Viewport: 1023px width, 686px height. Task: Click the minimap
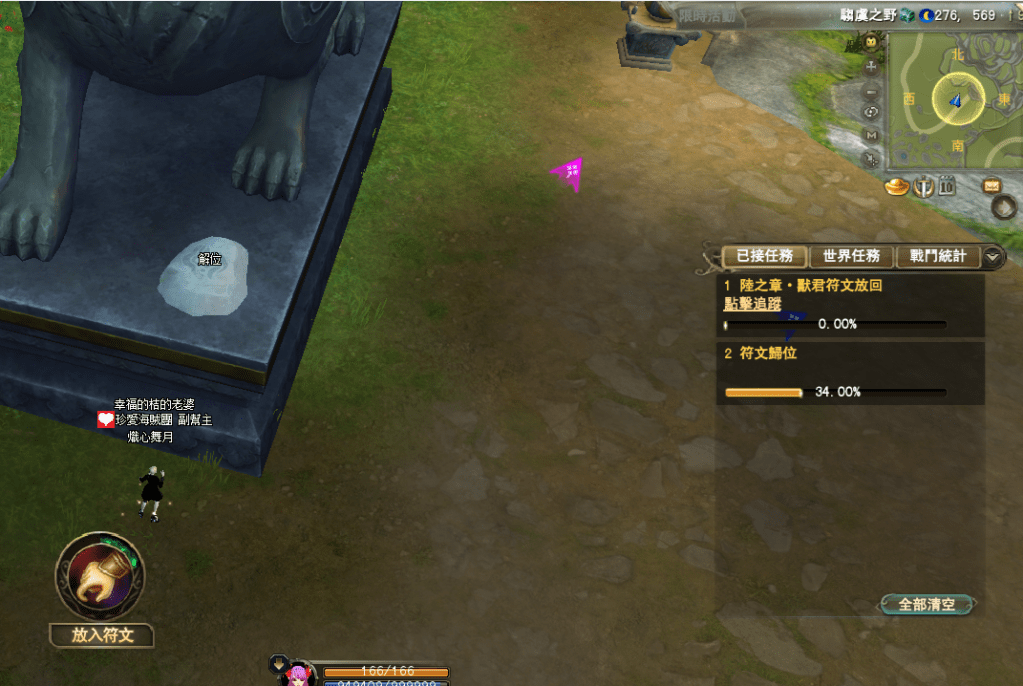[x=955, y=100]
